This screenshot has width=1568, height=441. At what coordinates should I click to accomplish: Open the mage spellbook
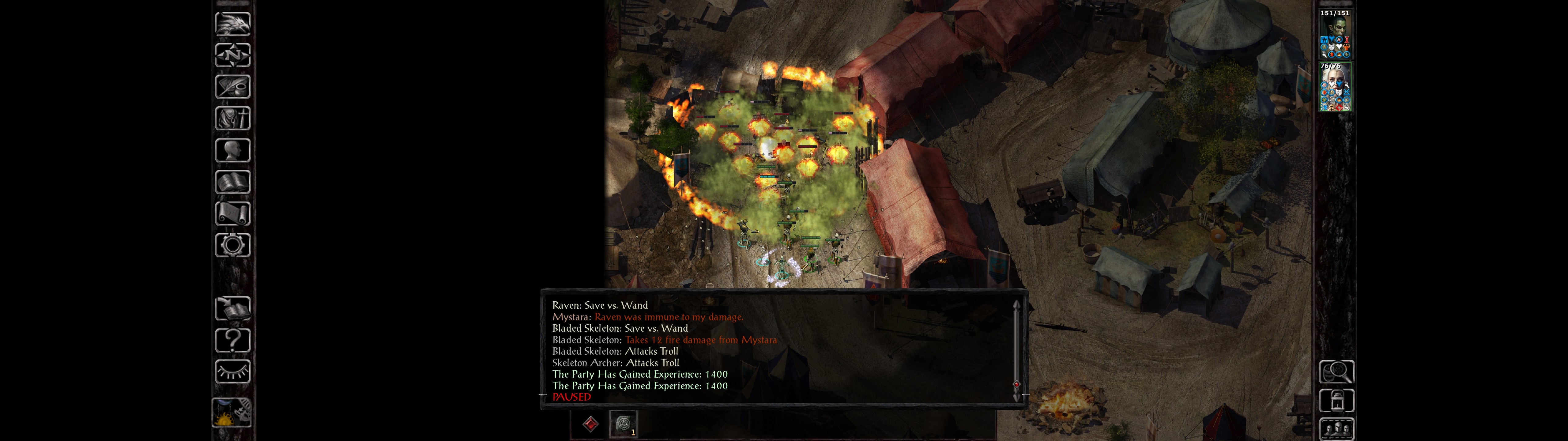click(x=232, y=182)
